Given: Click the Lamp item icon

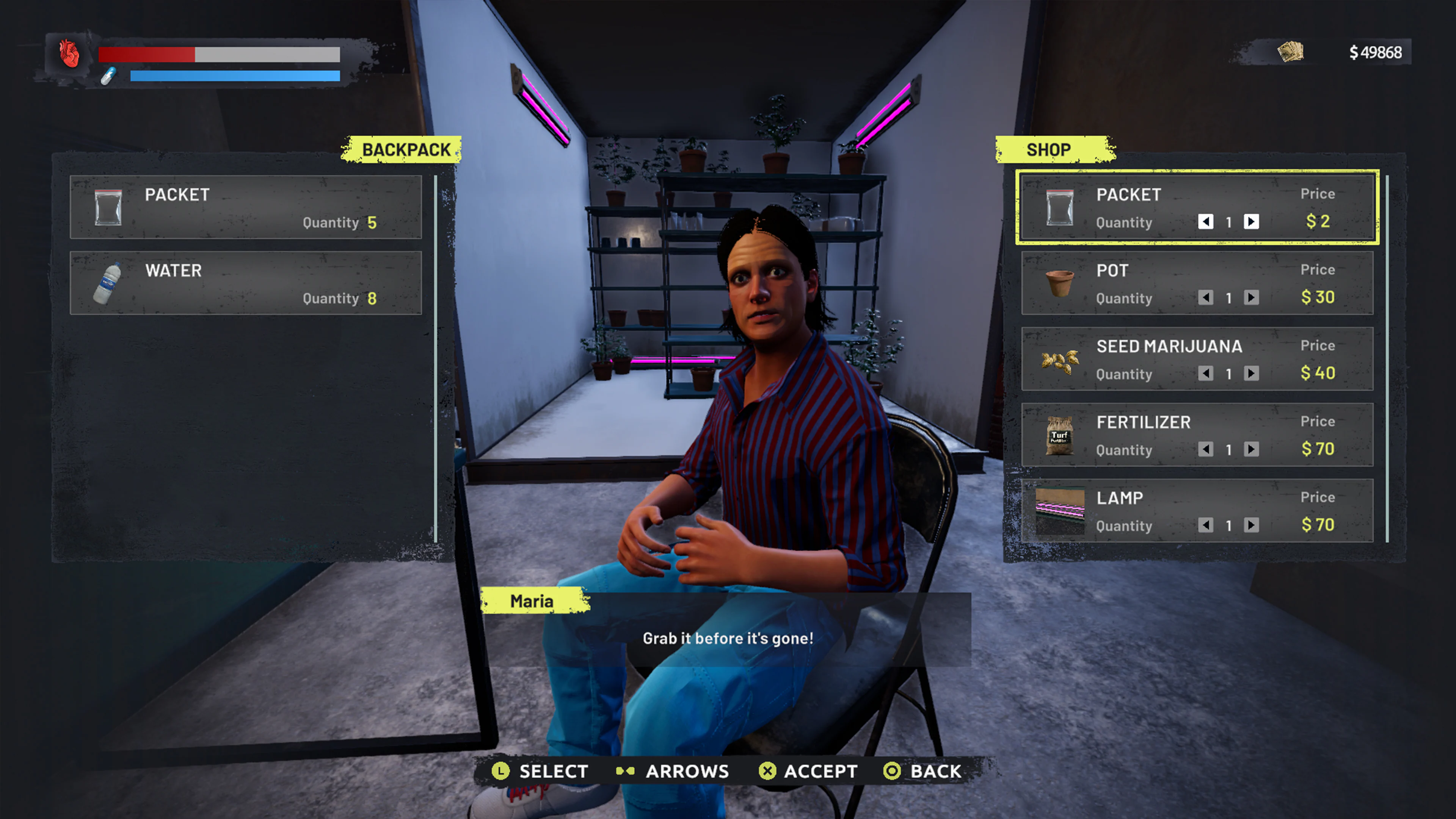Looking at the screenshot, I should click(1060, 511).
